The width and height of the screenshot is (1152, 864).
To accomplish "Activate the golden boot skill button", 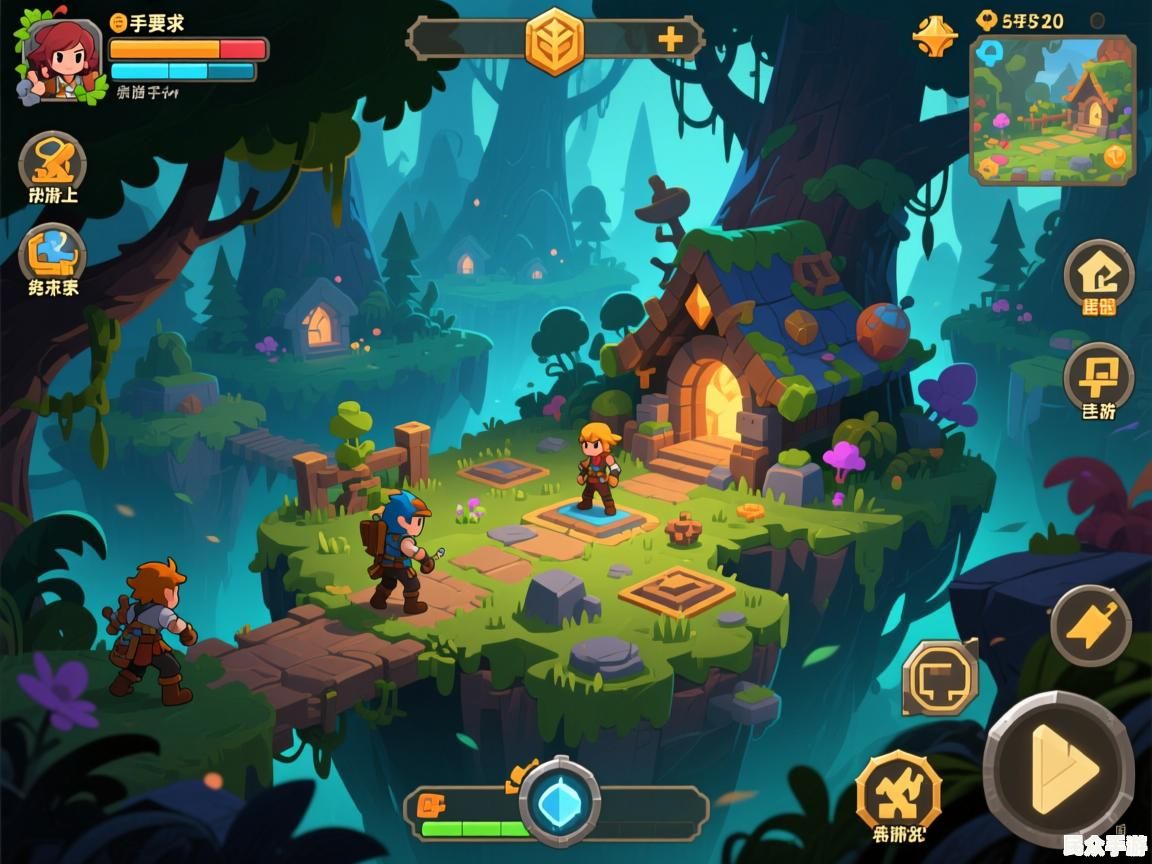I will 53,163.
